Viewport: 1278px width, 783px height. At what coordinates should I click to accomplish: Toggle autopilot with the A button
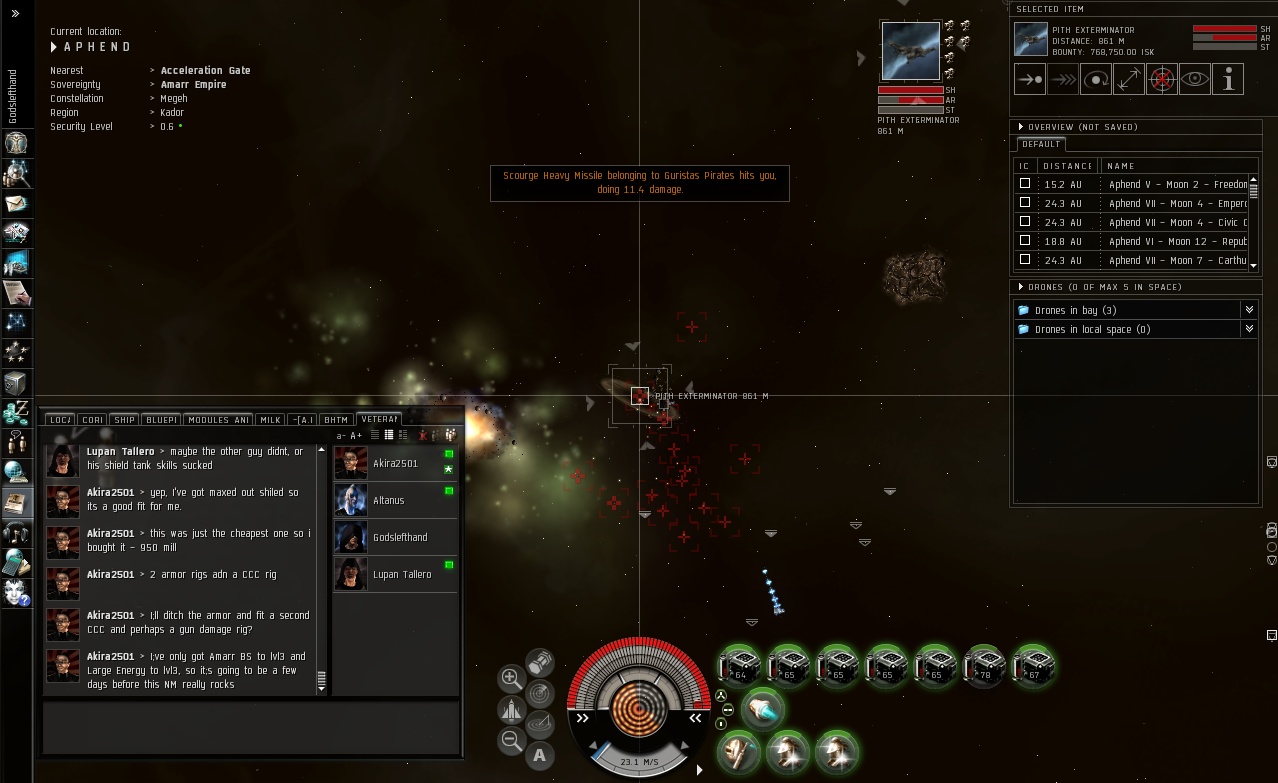pyautogui.click(x=540, y=755)
